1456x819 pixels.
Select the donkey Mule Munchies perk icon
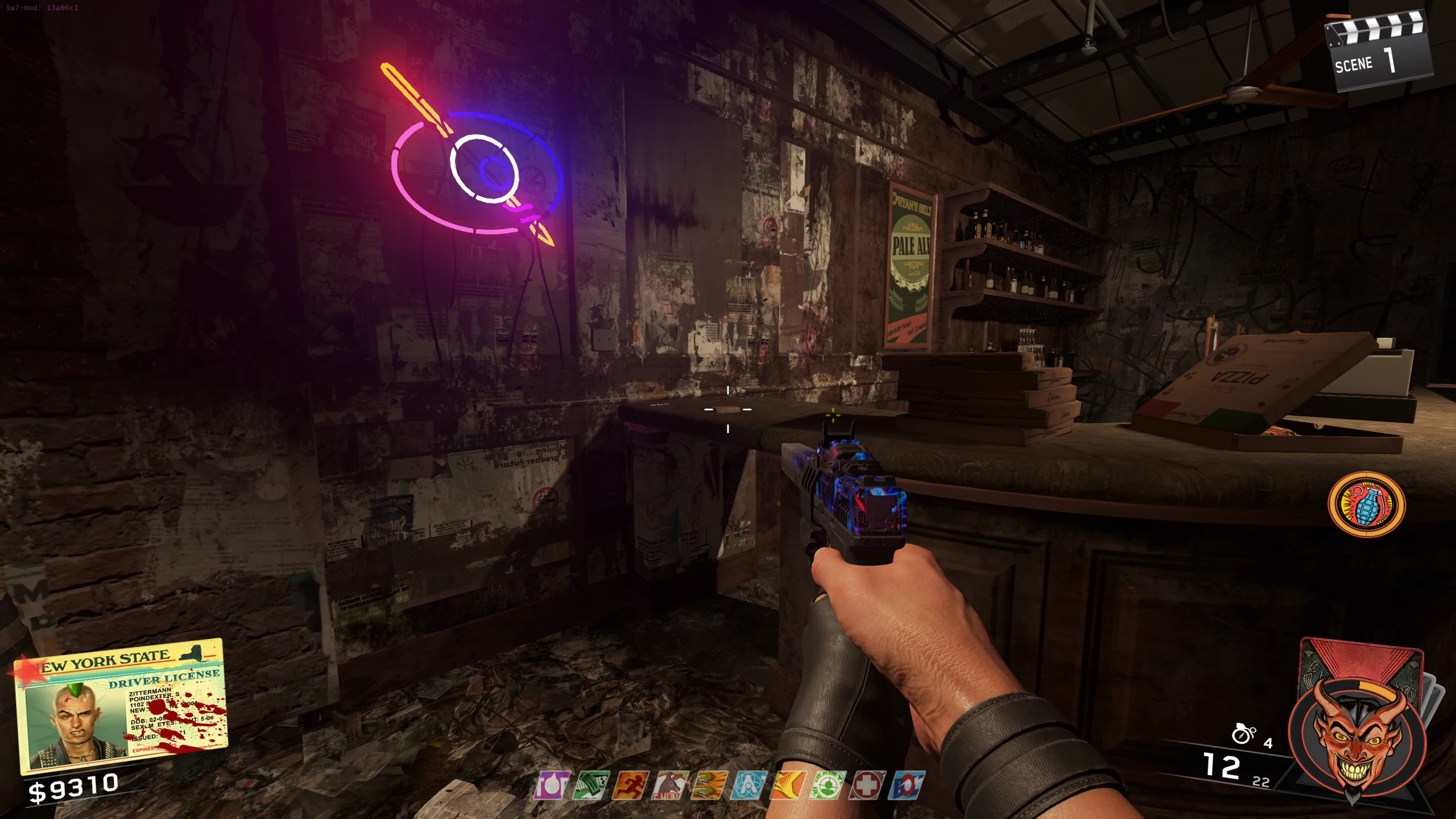[670, 785]
